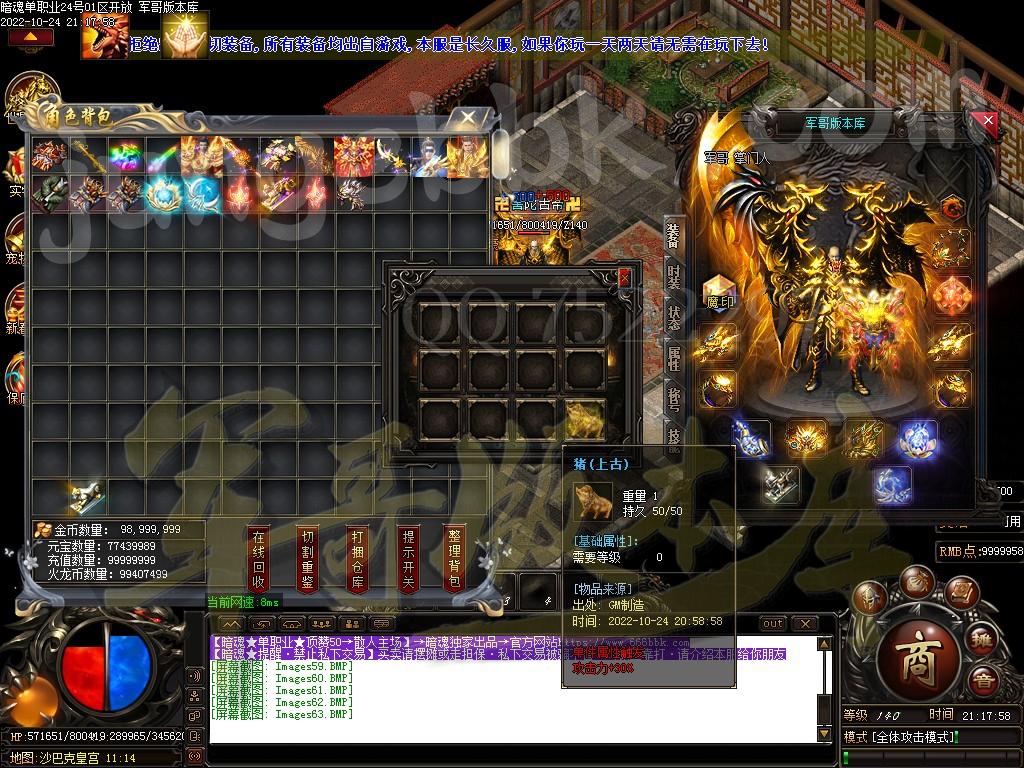Screen dimensions: 1024x768
Task: Sort the bag with 整理背包
Action: [455, 558]
